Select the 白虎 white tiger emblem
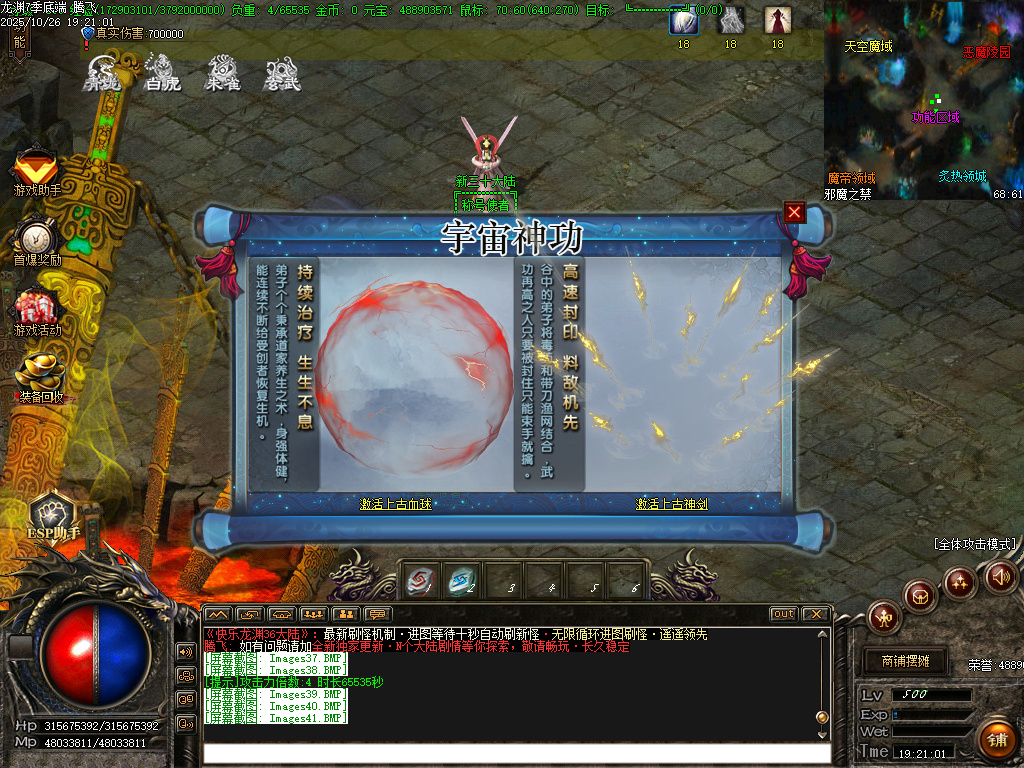1024x768 pixels. [x=163, y=72]
